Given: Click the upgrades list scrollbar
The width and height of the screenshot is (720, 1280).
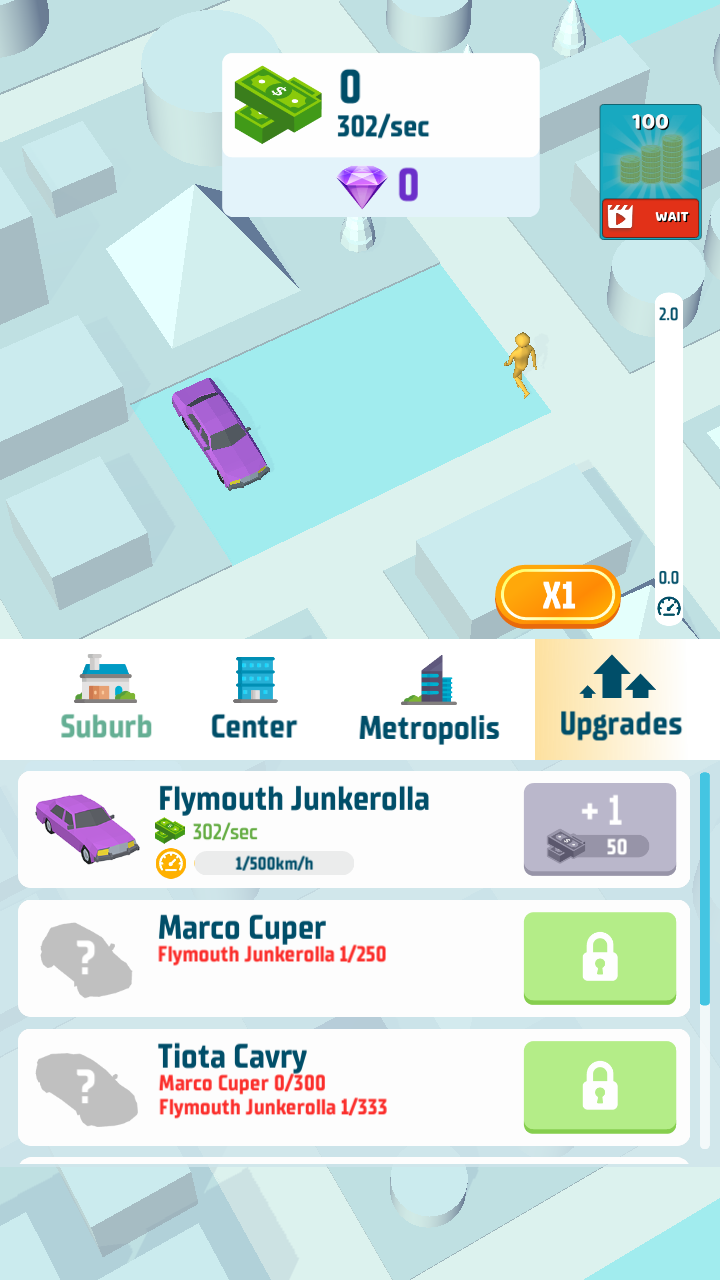Looking at the screenshot, I should click(x=705, y=890).
